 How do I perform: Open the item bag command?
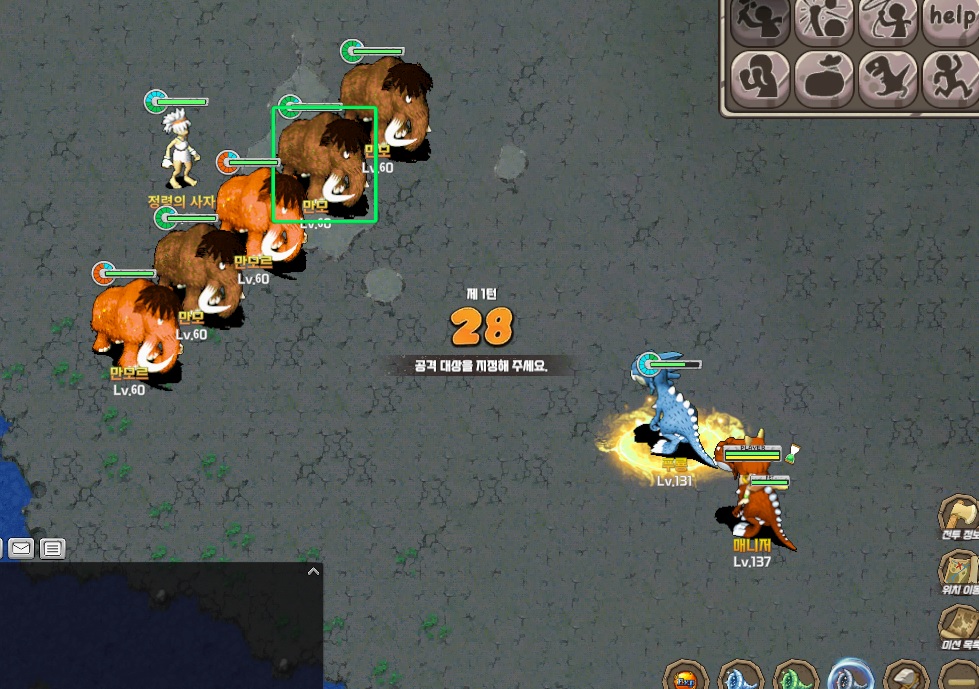[x=824, y=77]
